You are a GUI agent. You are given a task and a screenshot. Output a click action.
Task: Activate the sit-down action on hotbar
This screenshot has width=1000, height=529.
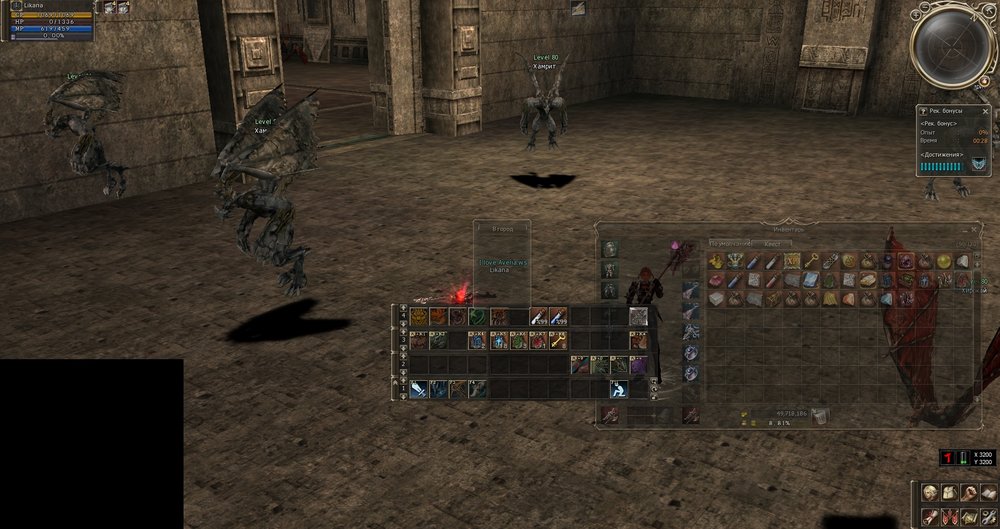click(618, 388)
